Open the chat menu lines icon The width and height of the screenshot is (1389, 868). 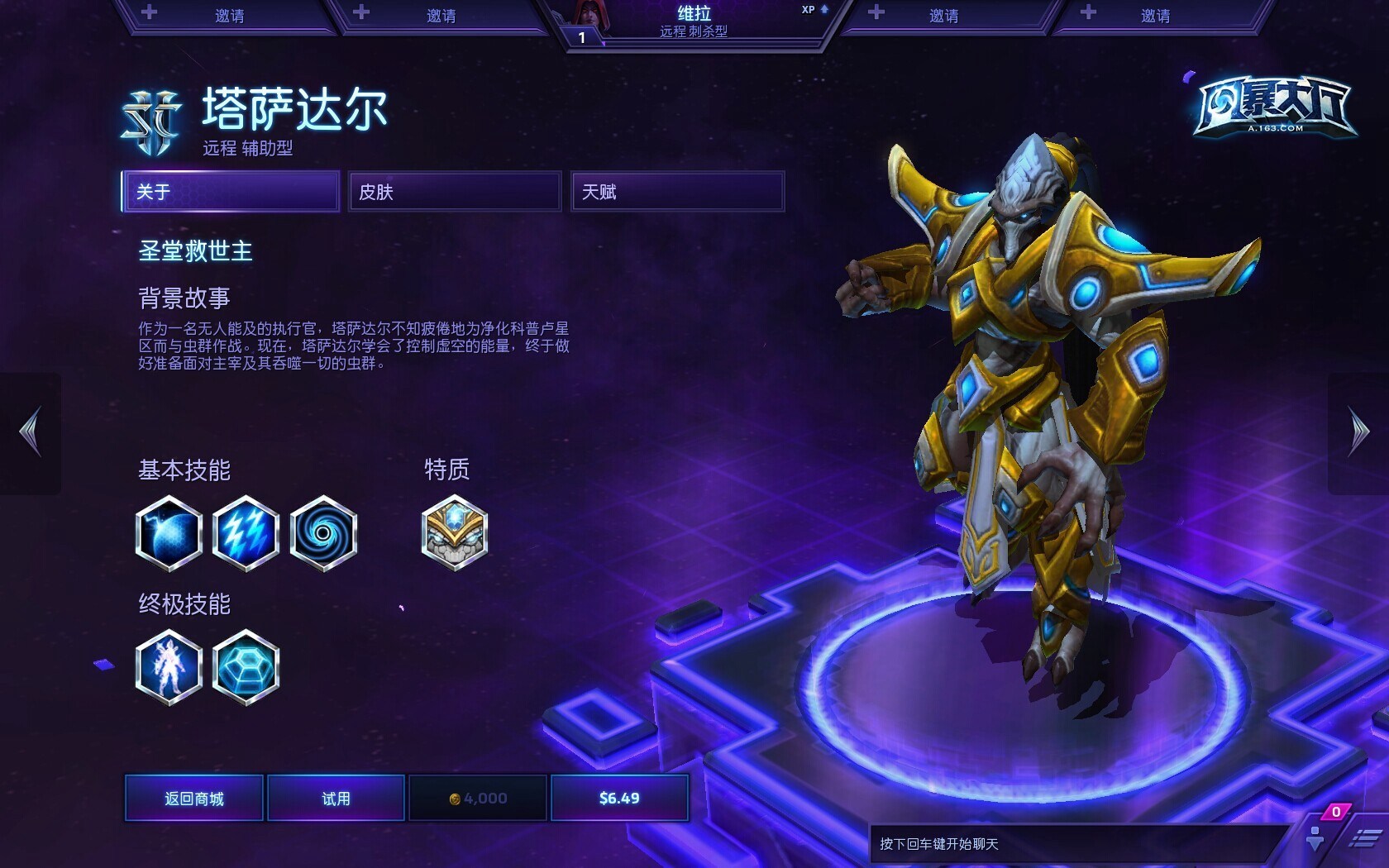(1364, 839)
